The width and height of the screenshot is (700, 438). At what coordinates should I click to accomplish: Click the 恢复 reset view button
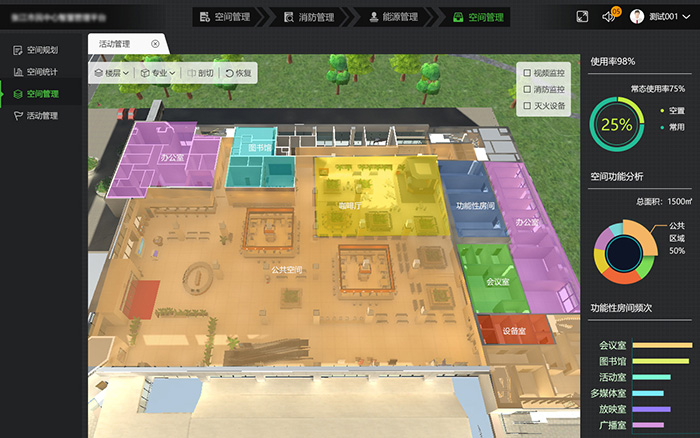240,73
